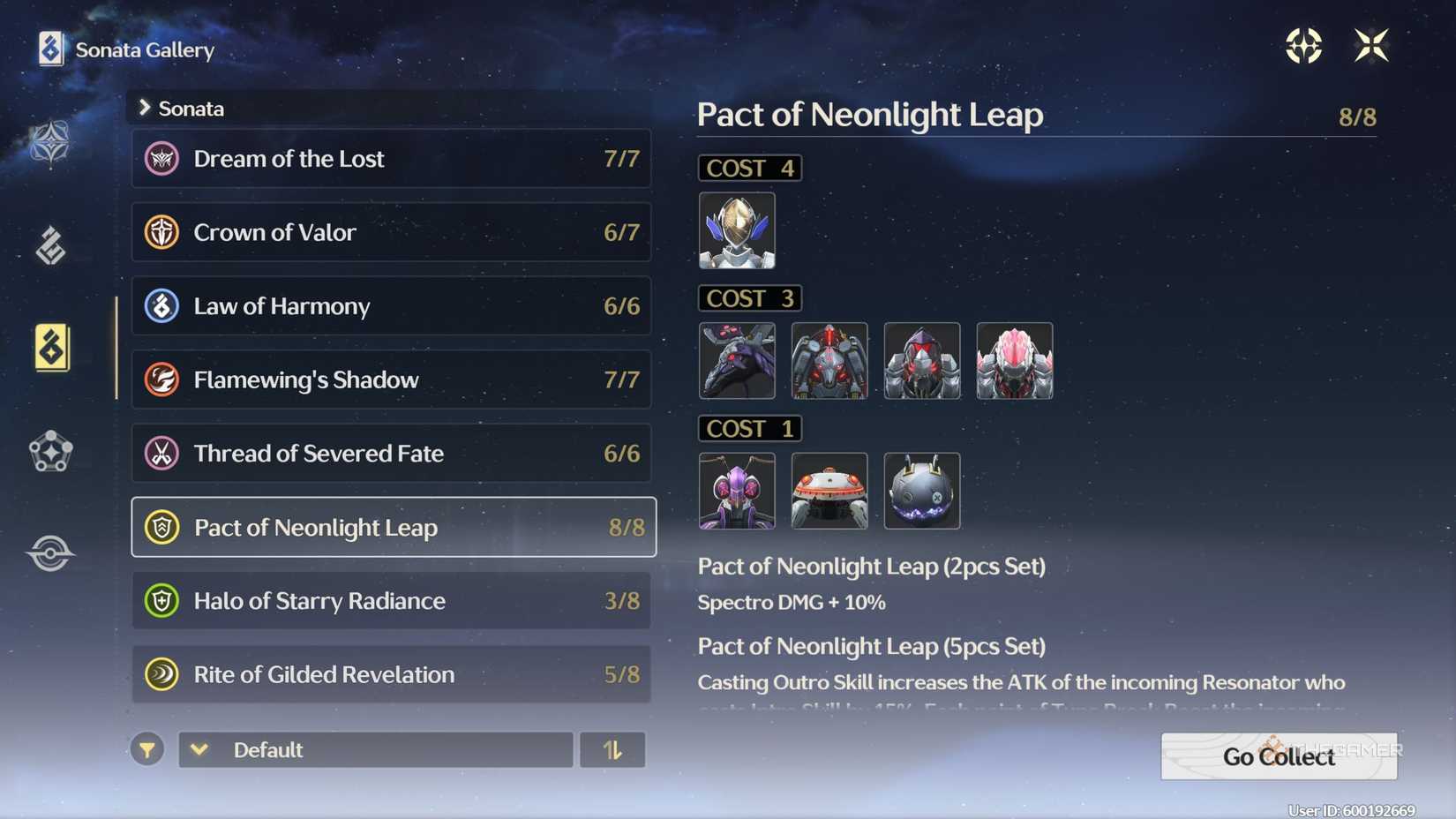Click the first echo under Cost 3
The height and width of the screenshot is (819, 1456).
737,360
